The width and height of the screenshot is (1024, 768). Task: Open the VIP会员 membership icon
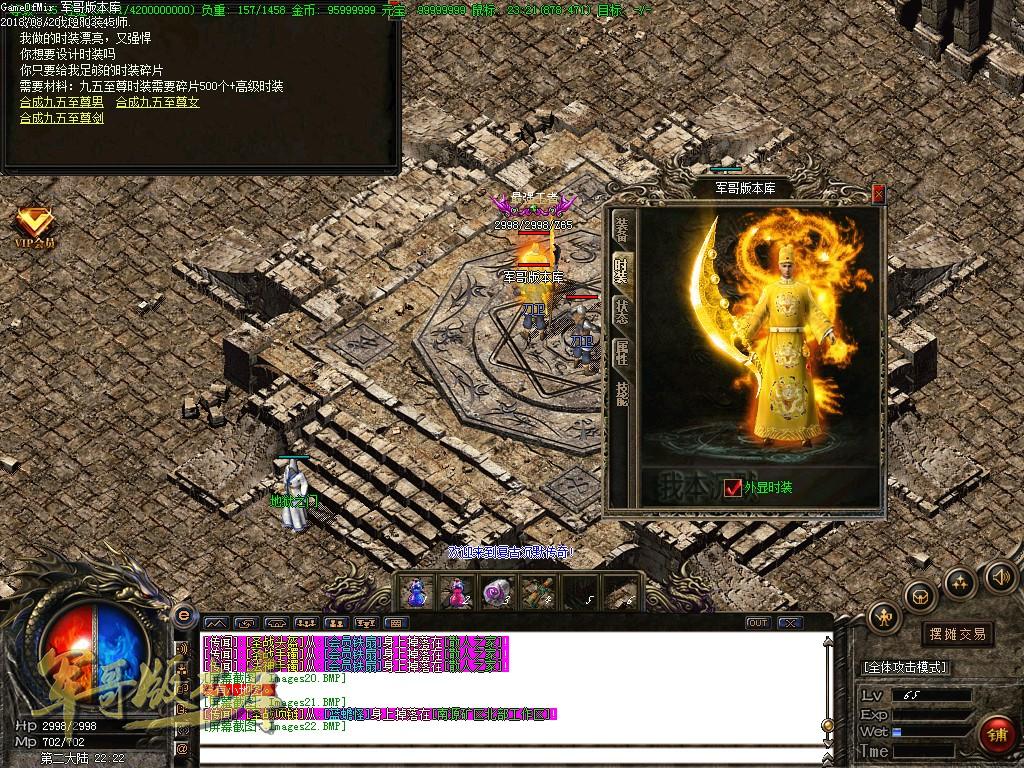(35, 227)
